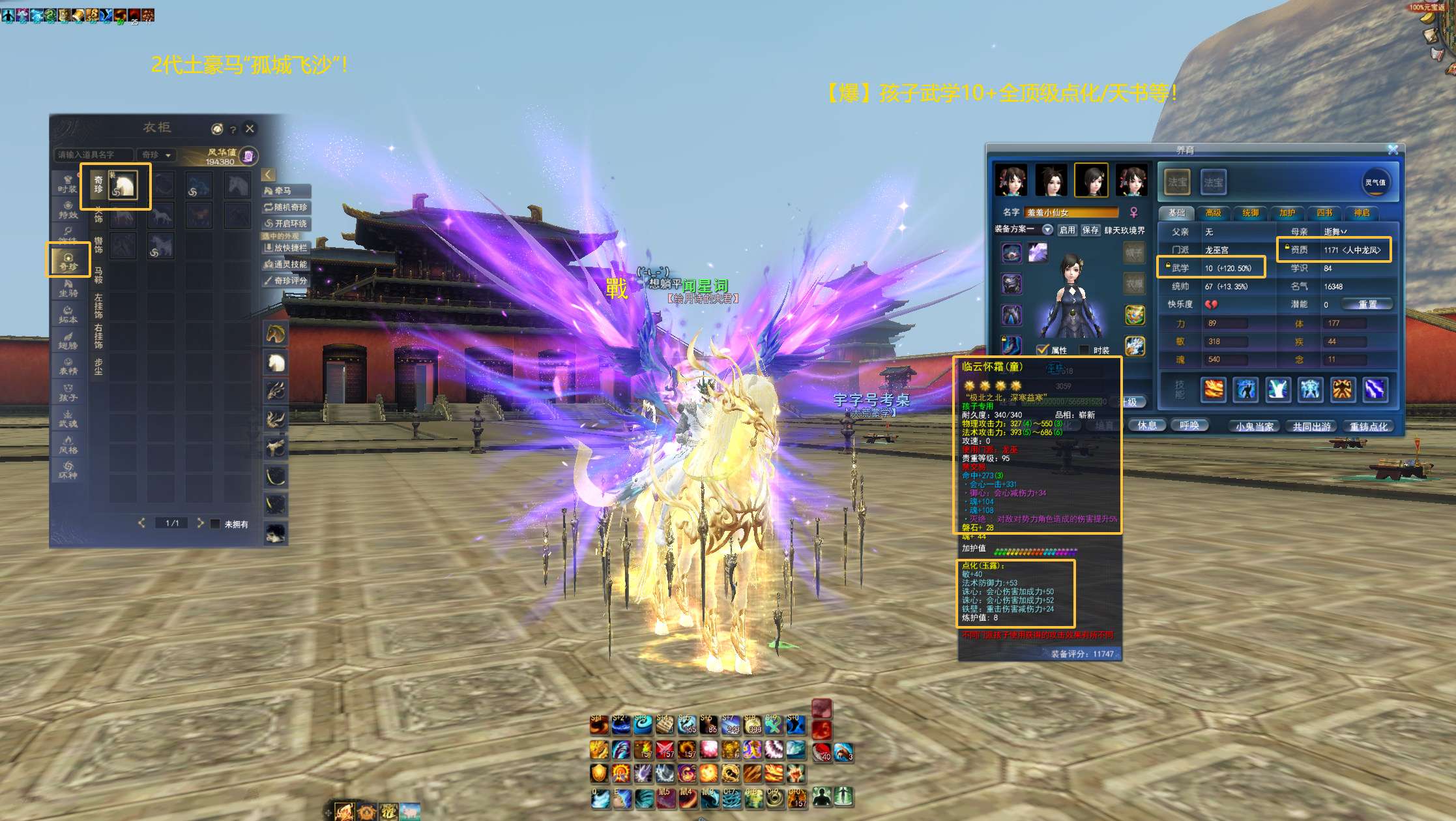Screen dimensions: 1456x821
Task: Summon the child with 呼唤
Action: pyautogui.click(x=1189, y=425)
